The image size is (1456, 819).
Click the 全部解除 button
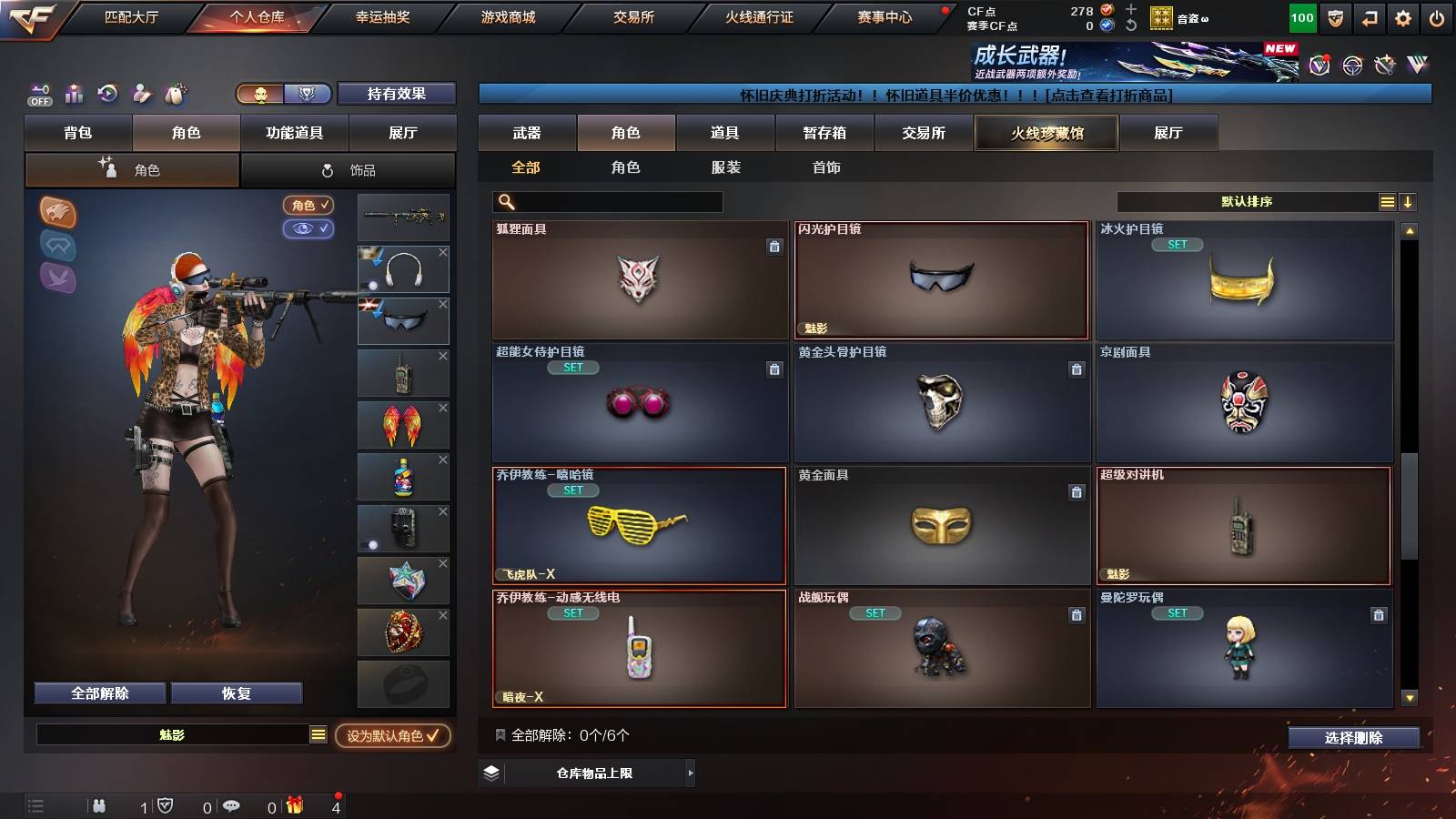click(x=98, y=693)
